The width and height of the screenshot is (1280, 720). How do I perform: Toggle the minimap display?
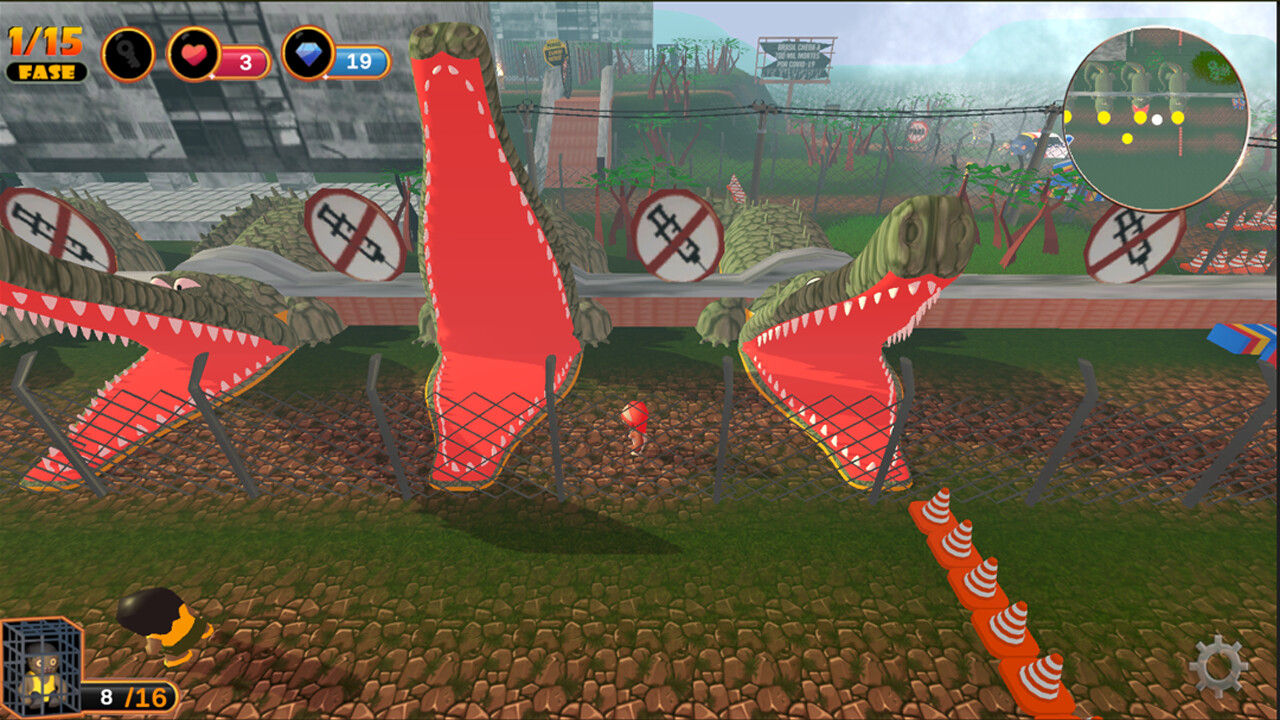tap(1155, 108)
